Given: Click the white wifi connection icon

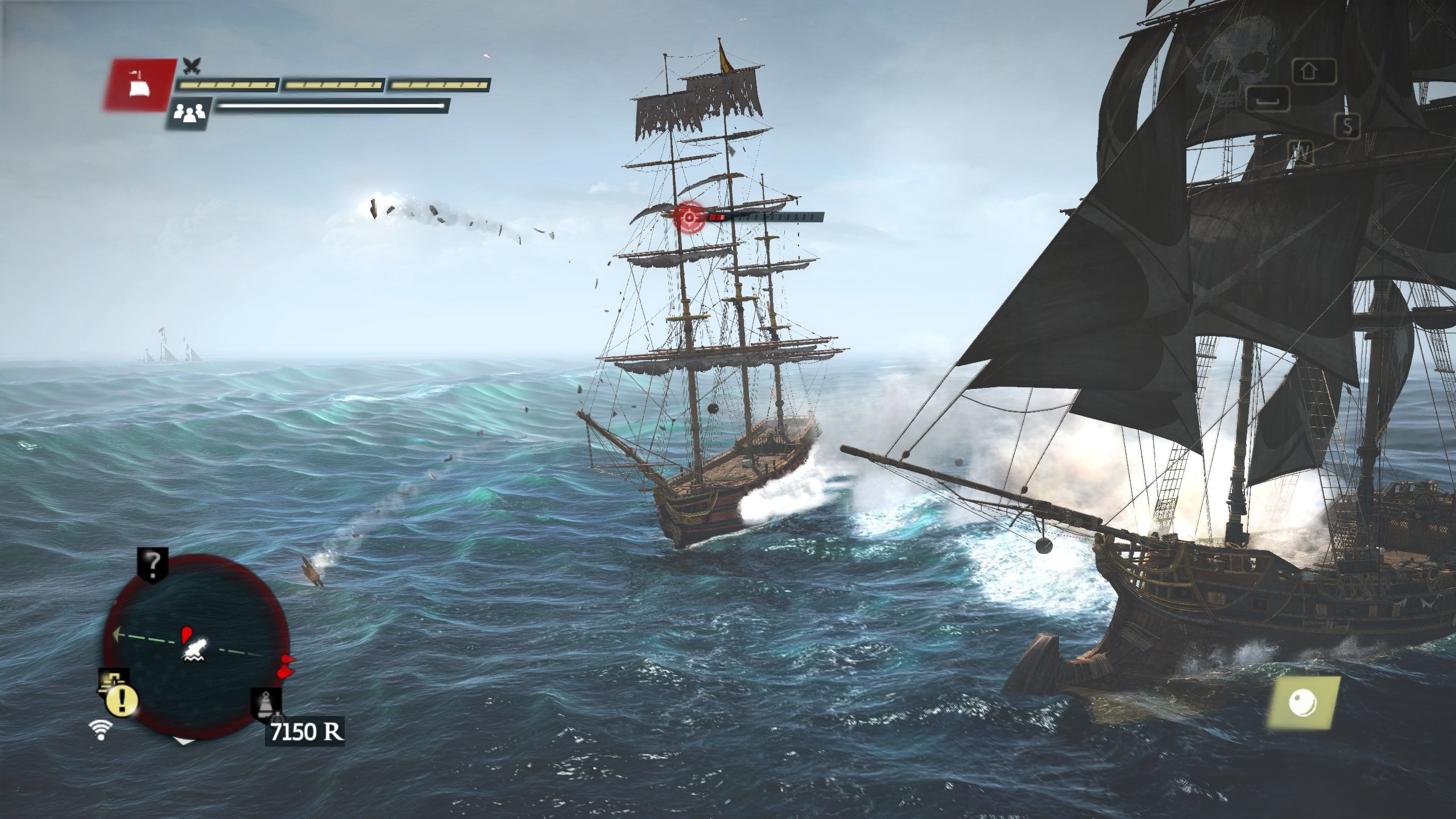Looking at the screenshot, I should click(101, 730).
